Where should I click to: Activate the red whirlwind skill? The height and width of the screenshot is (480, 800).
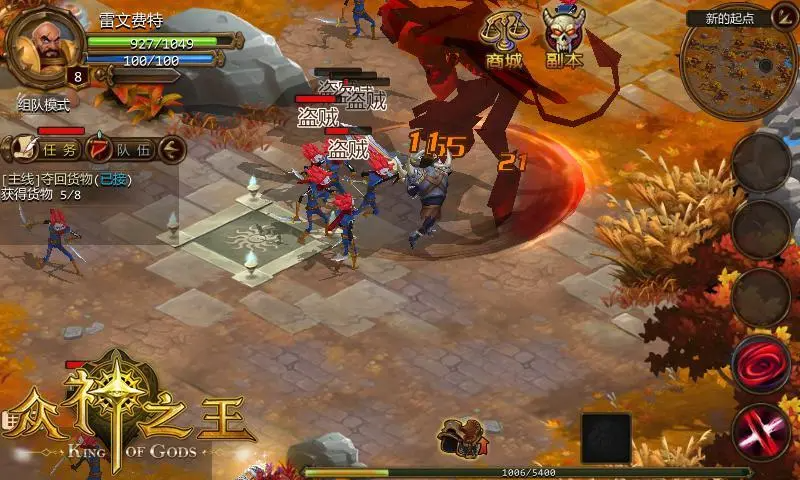[x=762, y=363]
